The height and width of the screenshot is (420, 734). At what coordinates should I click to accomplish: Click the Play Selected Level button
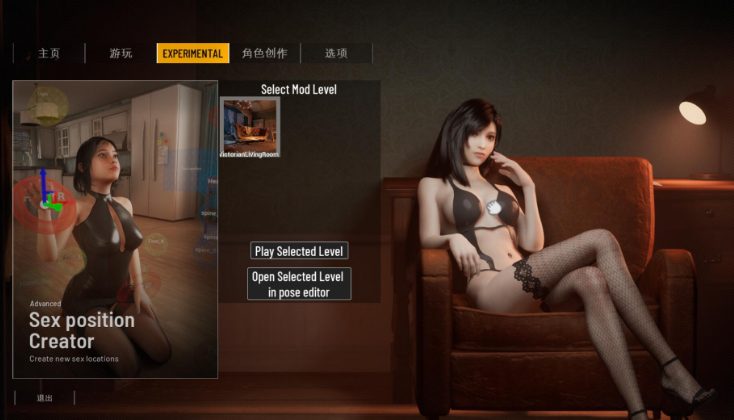[x=299, y=251]
